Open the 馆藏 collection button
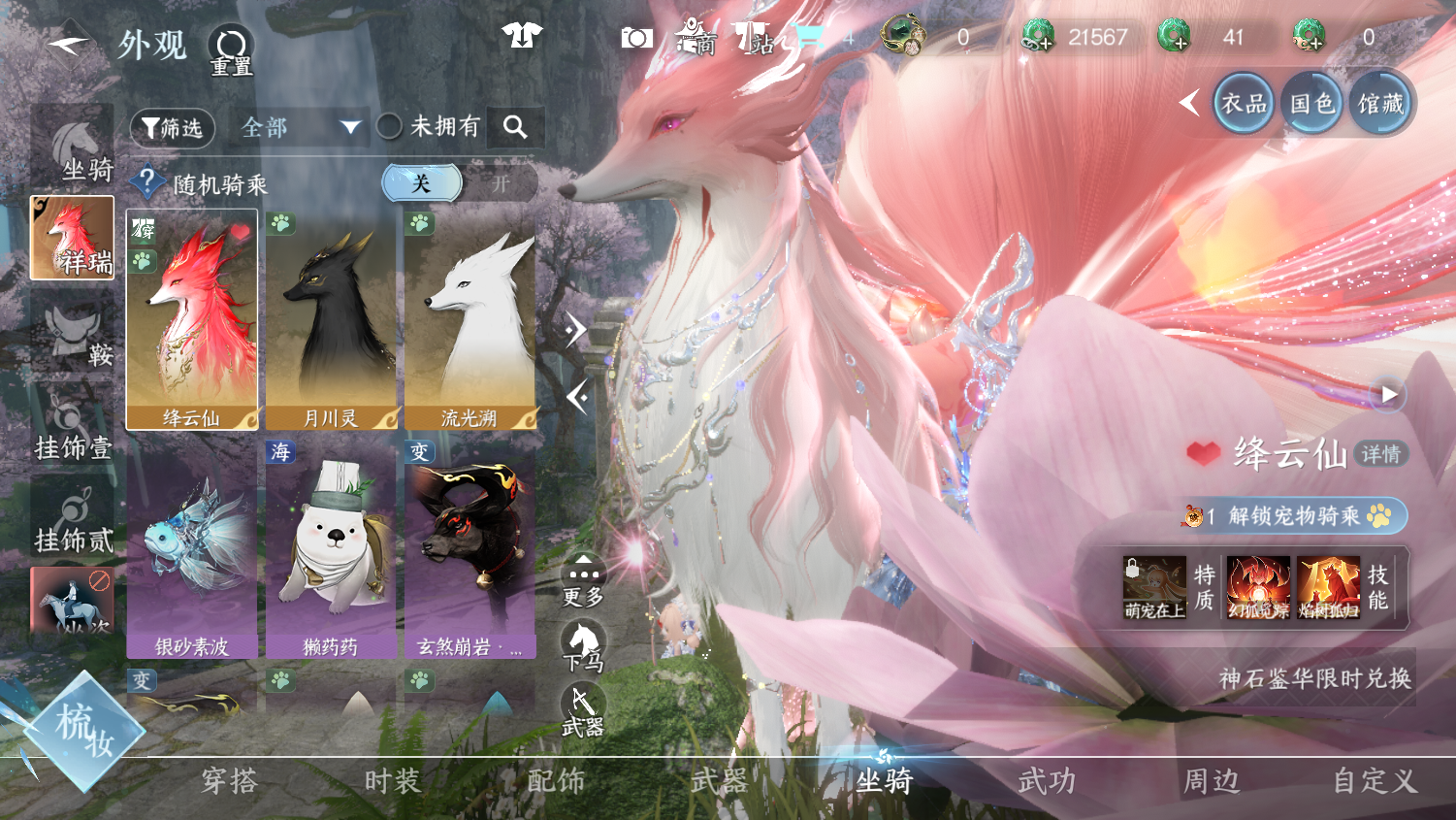 [1380, 104]
